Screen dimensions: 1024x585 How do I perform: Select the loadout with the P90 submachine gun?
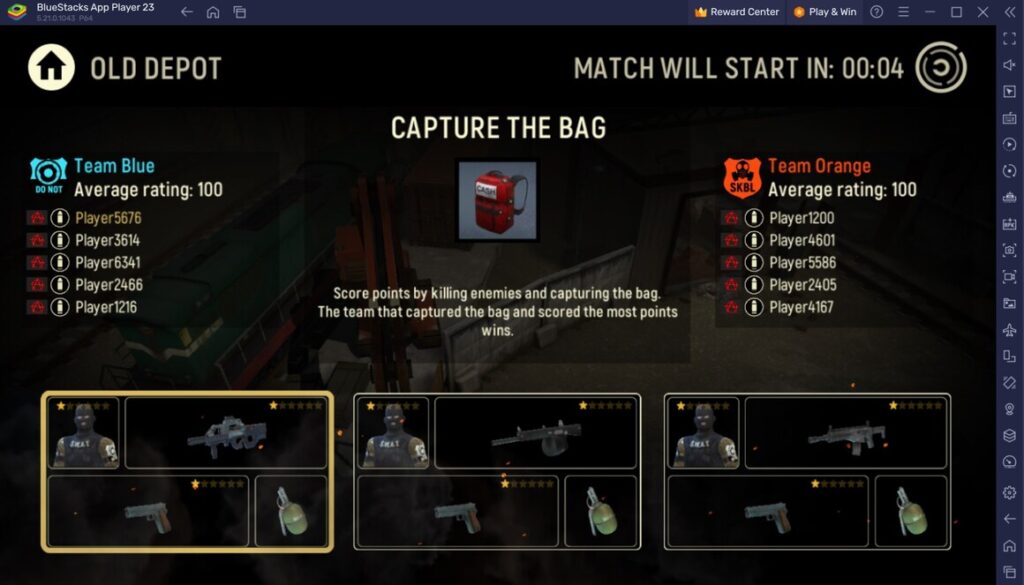(x=187, y=471)
